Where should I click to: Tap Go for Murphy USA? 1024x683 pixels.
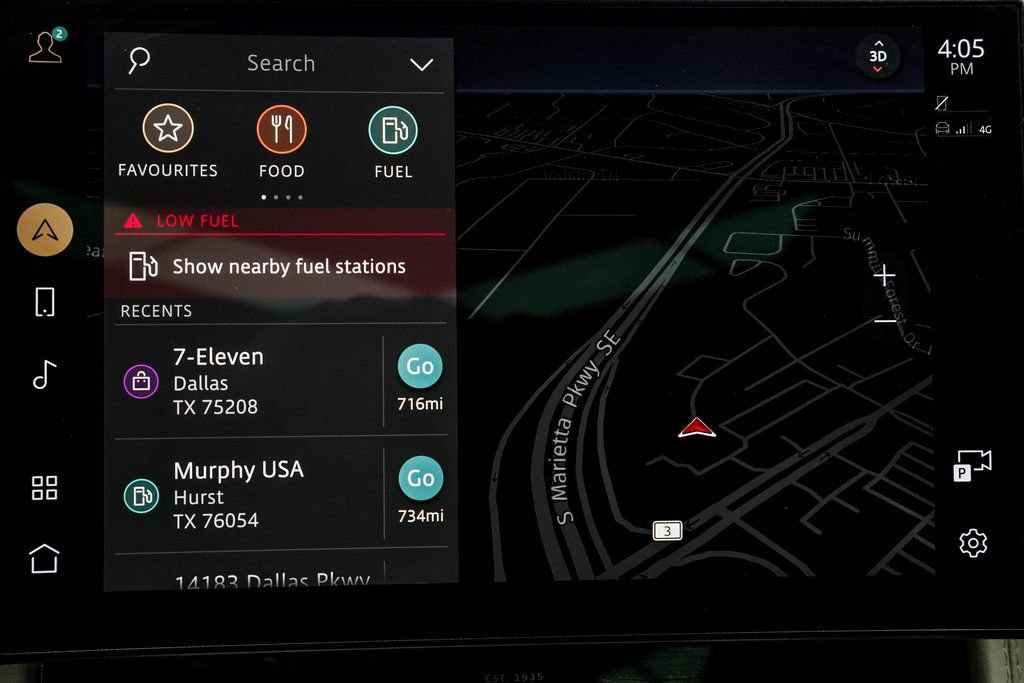[420, 479]
